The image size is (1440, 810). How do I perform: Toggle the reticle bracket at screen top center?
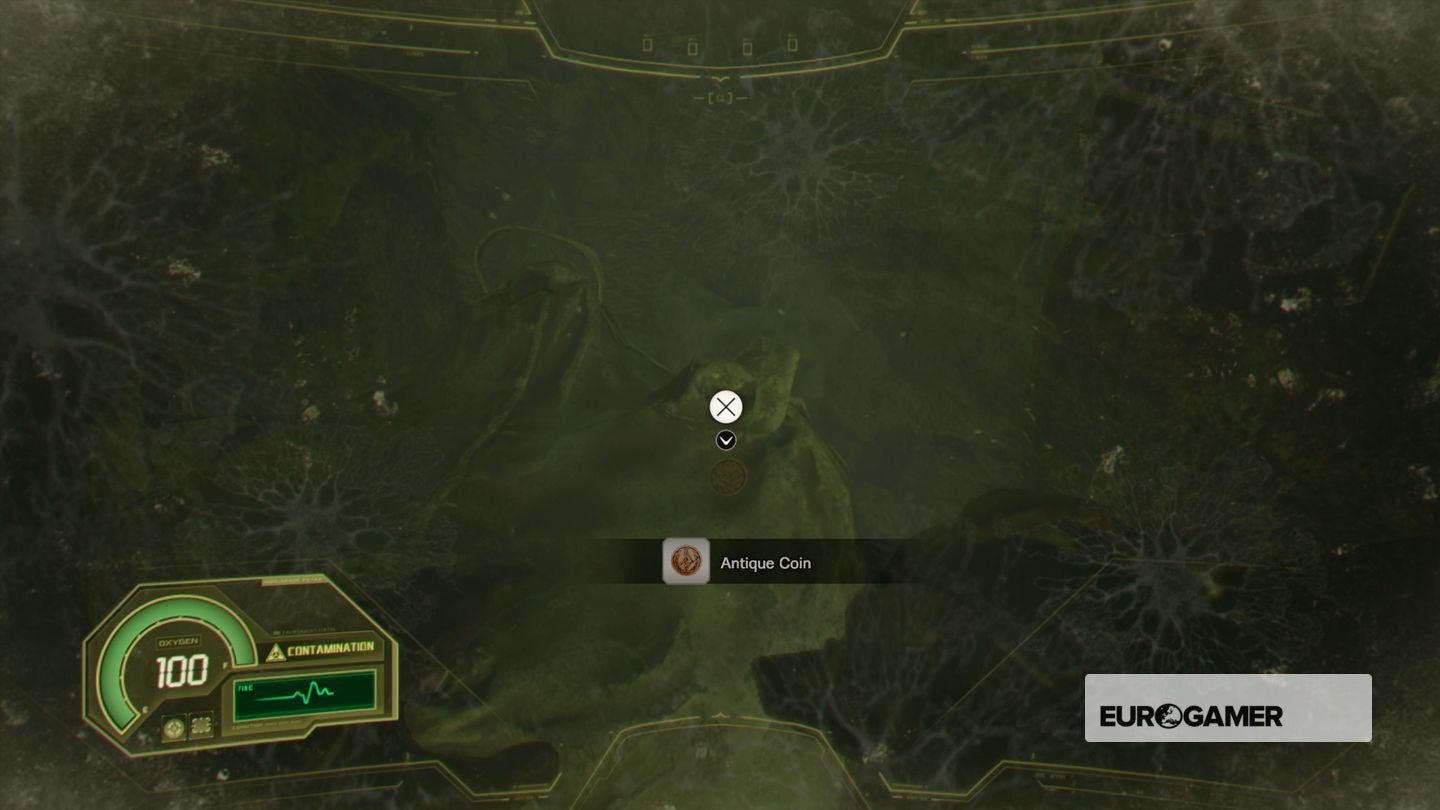point(722,97)
